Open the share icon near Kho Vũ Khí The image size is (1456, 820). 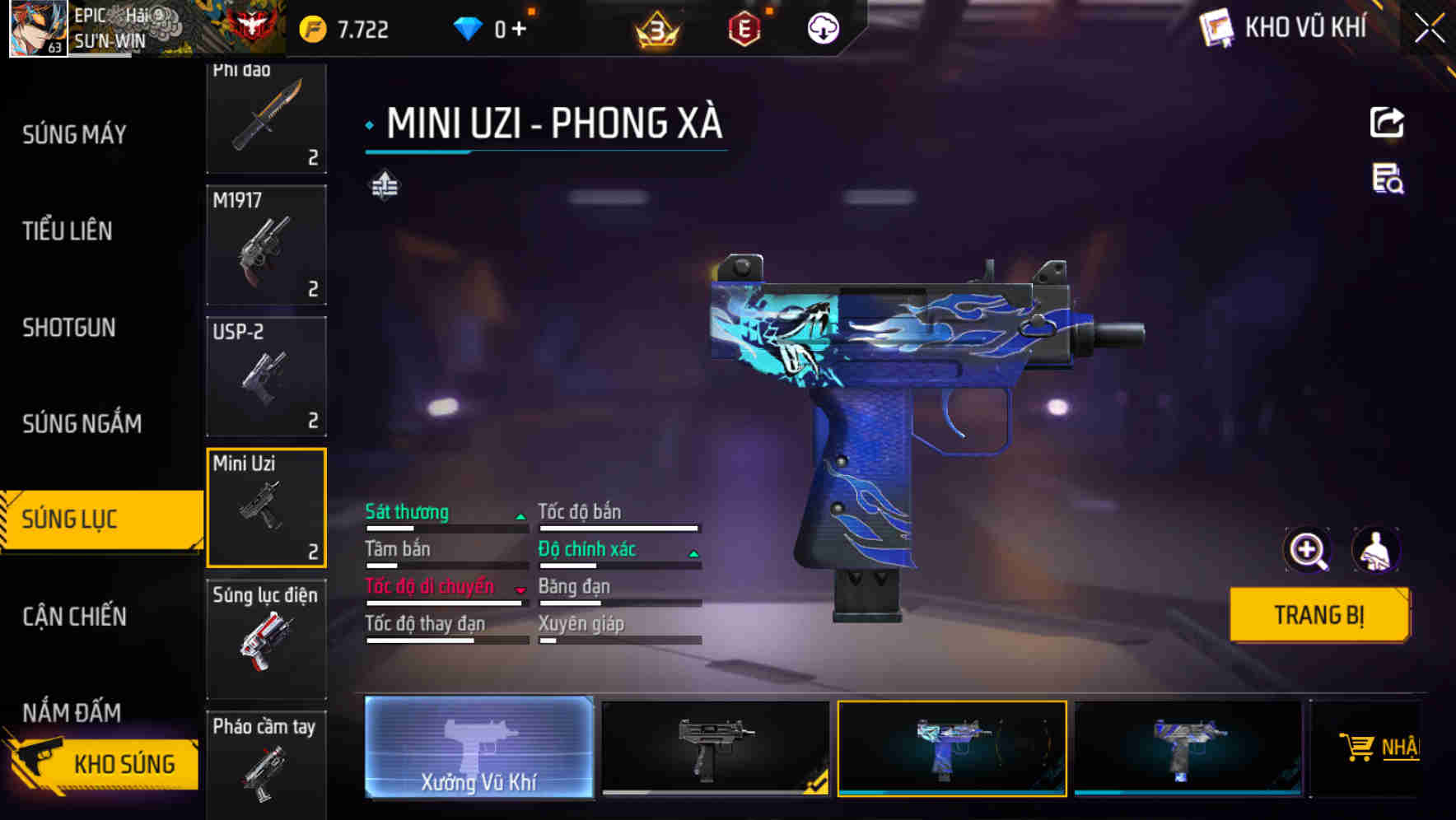[x=1388, y=122]
